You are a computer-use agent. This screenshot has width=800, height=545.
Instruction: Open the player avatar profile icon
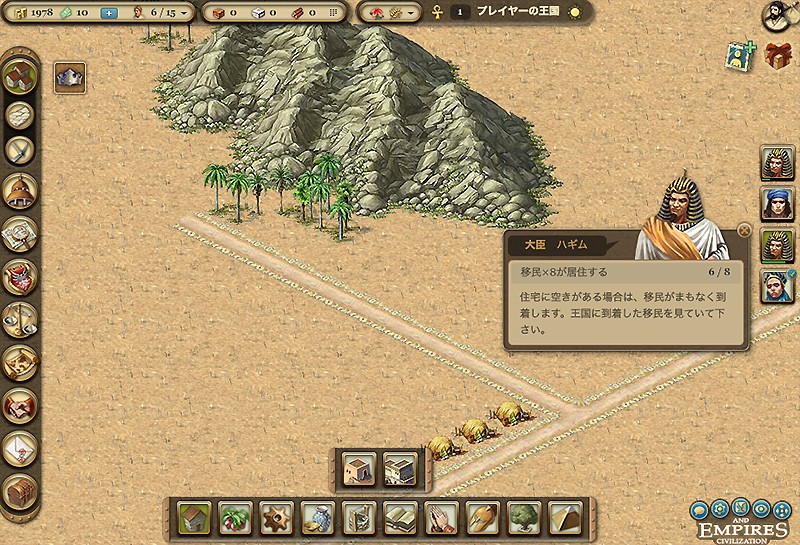pos(777,15)
